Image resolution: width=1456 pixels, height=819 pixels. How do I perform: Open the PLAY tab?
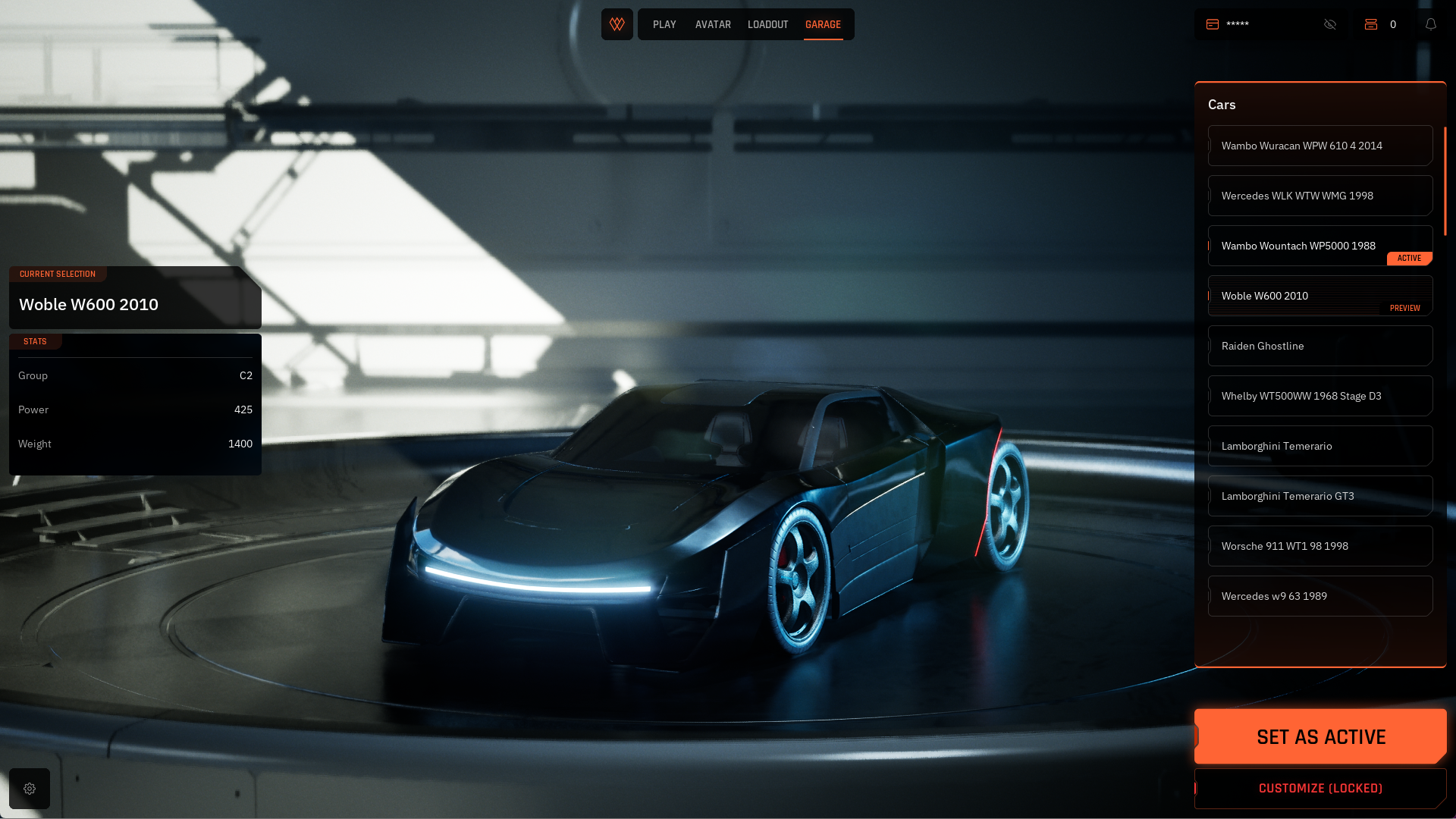click(x=664, y=25)
